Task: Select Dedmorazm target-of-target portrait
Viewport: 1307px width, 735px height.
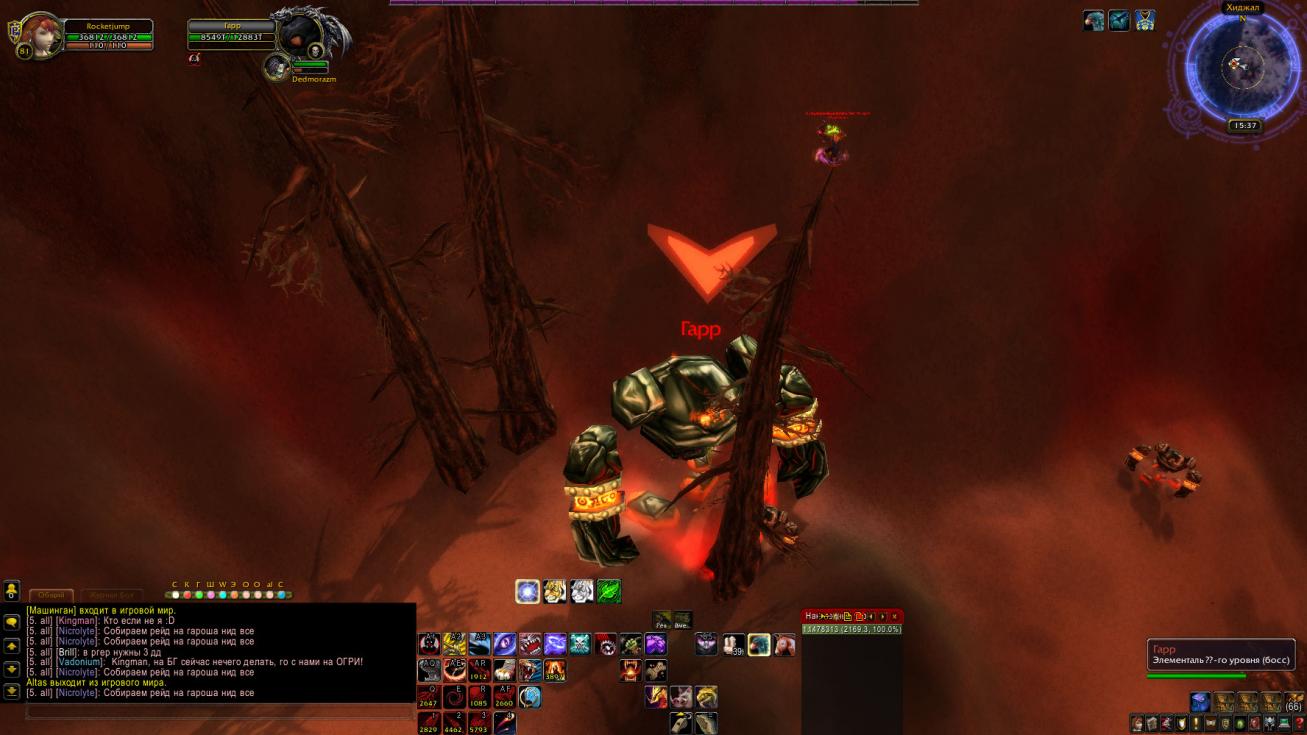Action: point(277,67)
